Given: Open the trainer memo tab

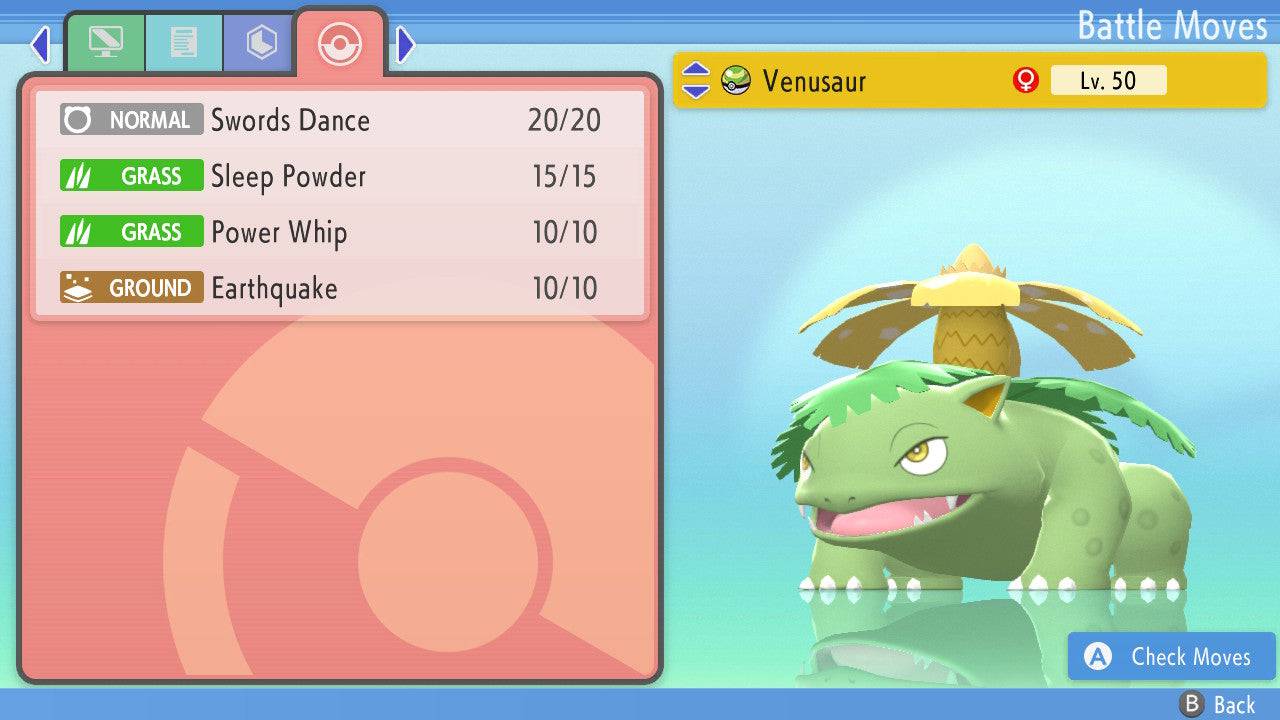Looking at the screenshot, I should [x=183, y=43].
